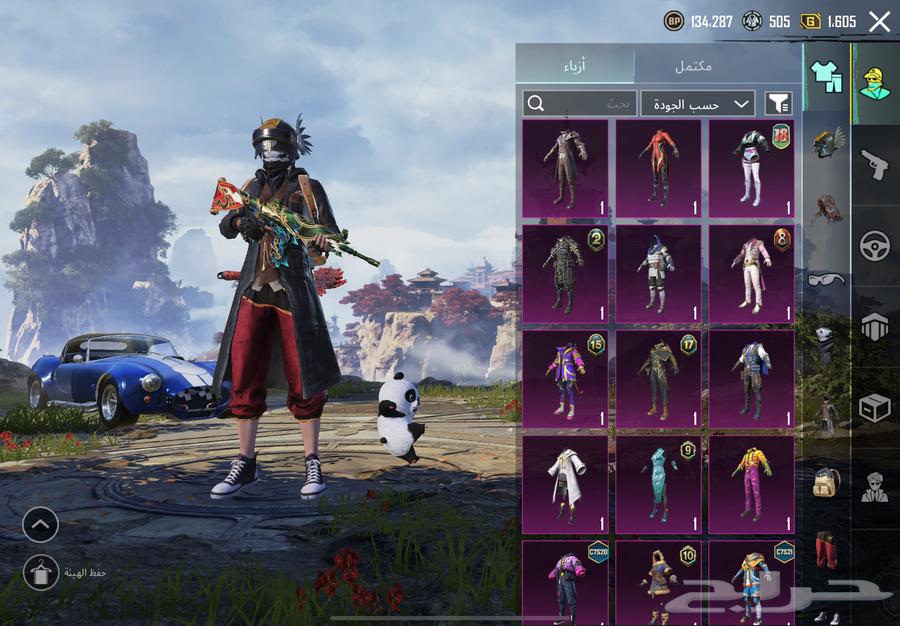Image resolution: width=900 pixels, height=626 pixels.
Task: Select the dark armor outfit with badge 2
Action: tap(565, 273)
